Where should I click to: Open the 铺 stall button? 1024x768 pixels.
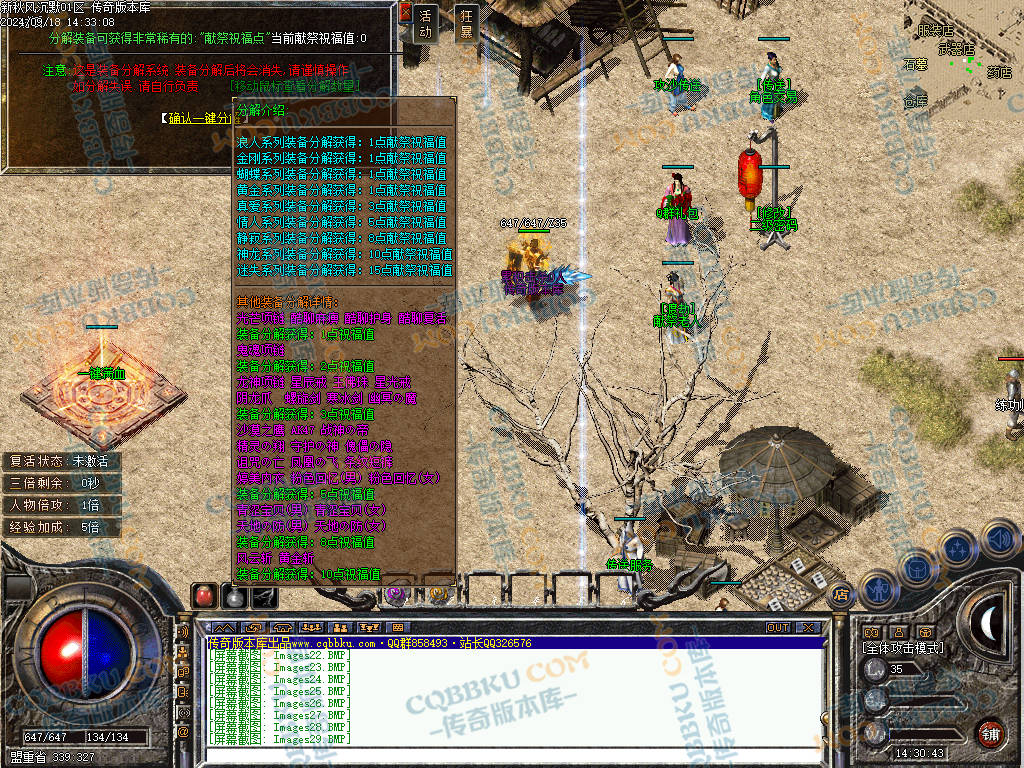point(990,733)
